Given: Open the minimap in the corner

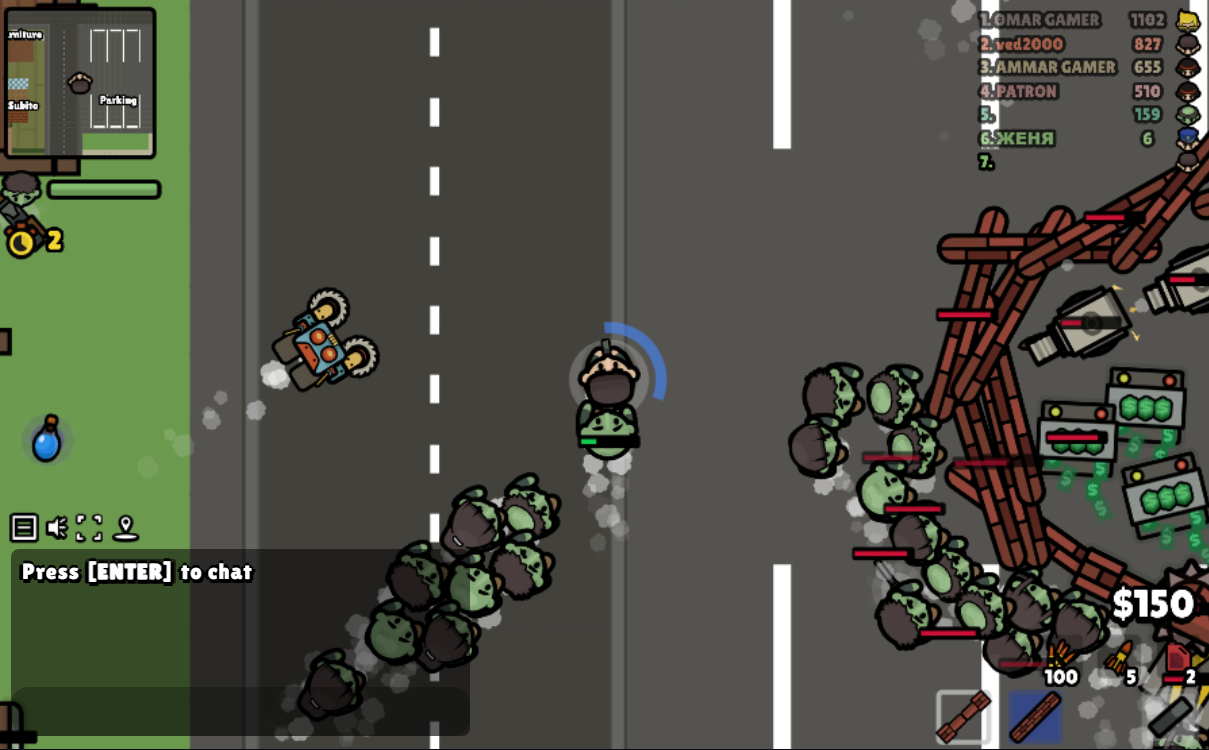Looking at the screenshot, I should (x=81, y=82).
